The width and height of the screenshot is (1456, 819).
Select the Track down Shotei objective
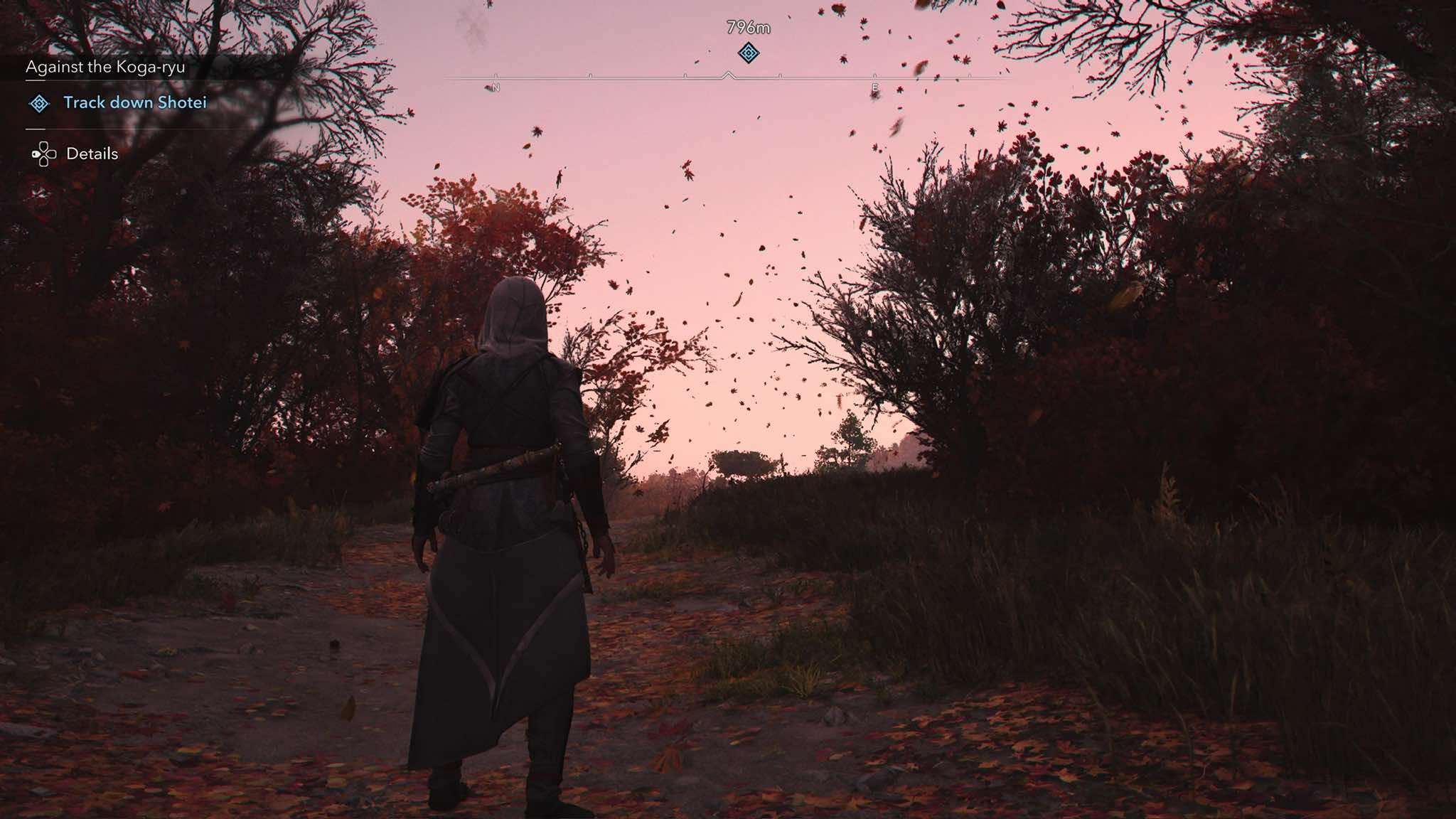135,103
